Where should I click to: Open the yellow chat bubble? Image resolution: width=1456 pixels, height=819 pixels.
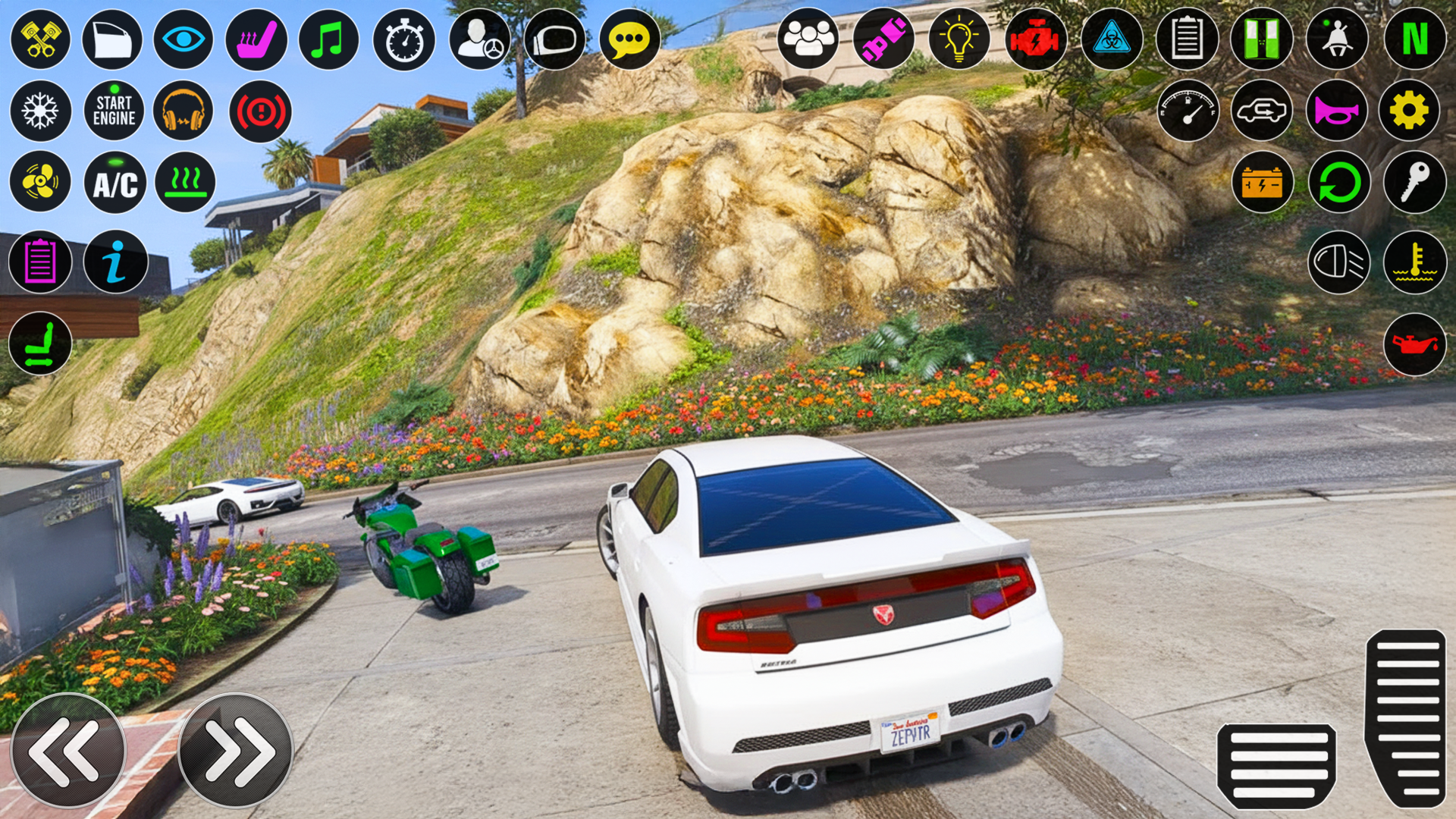629,39
